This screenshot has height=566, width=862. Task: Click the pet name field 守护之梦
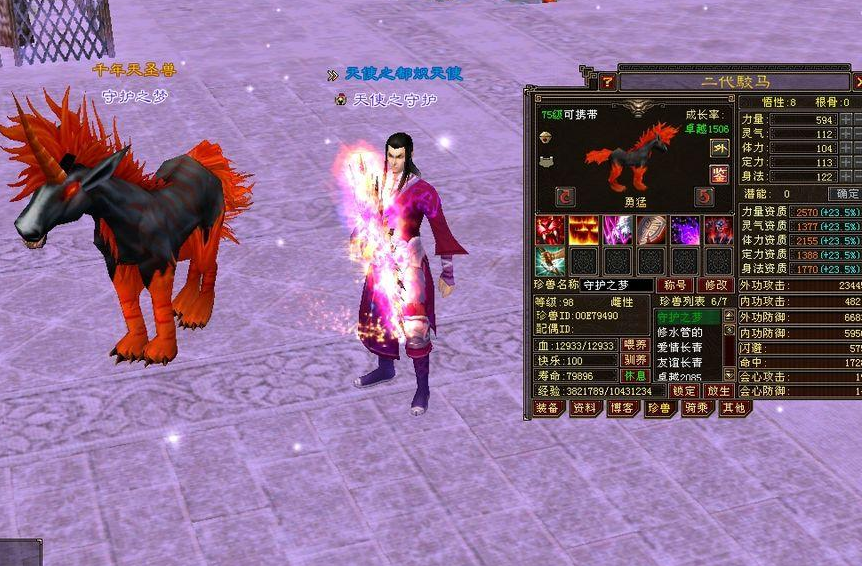617,285
